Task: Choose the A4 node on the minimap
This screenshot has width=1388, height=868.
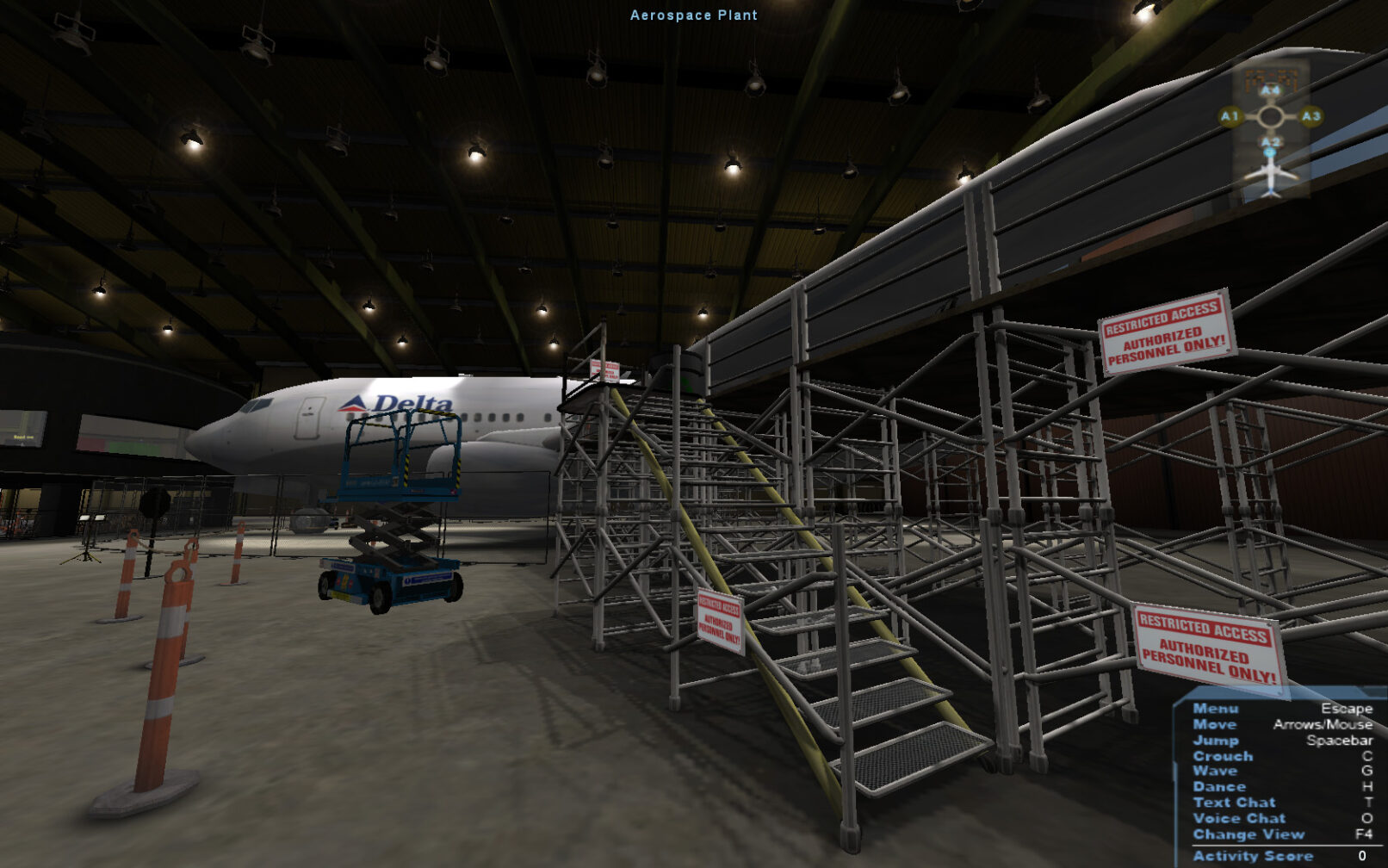Action: point(1271,90)
